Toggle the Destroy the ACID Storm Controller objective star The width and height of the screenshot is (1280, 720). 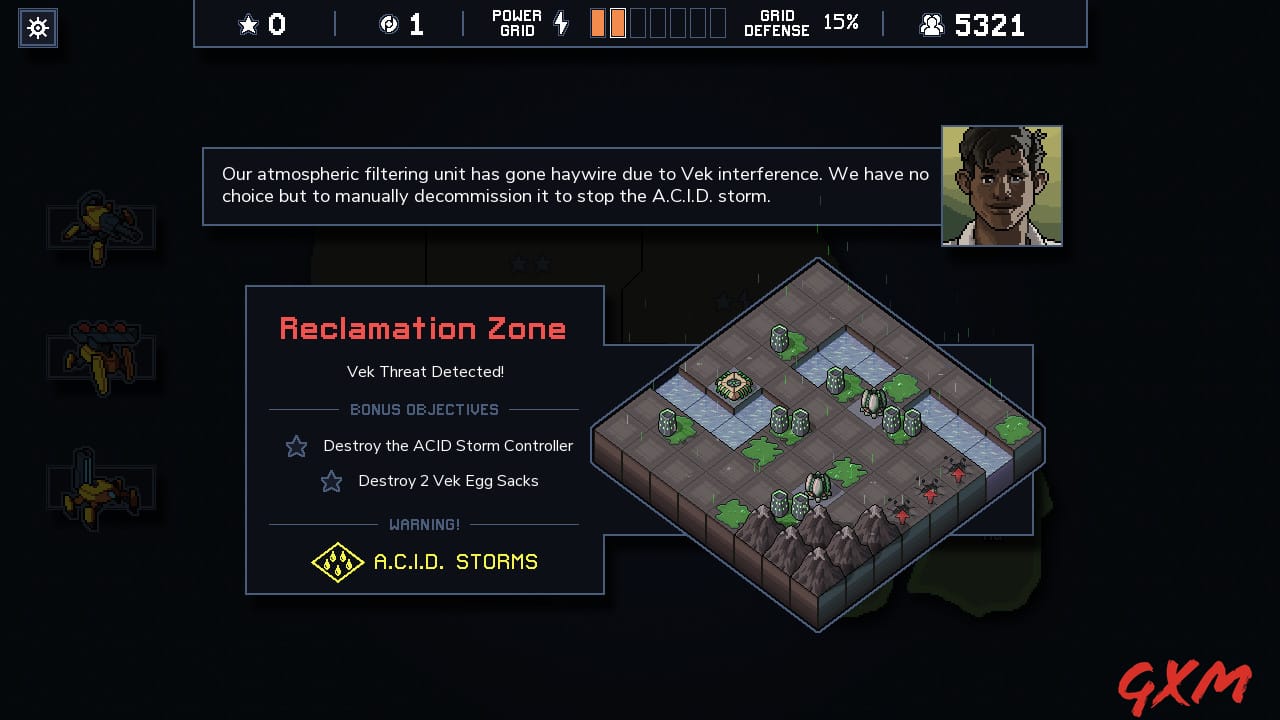click(x=296, y=446)
